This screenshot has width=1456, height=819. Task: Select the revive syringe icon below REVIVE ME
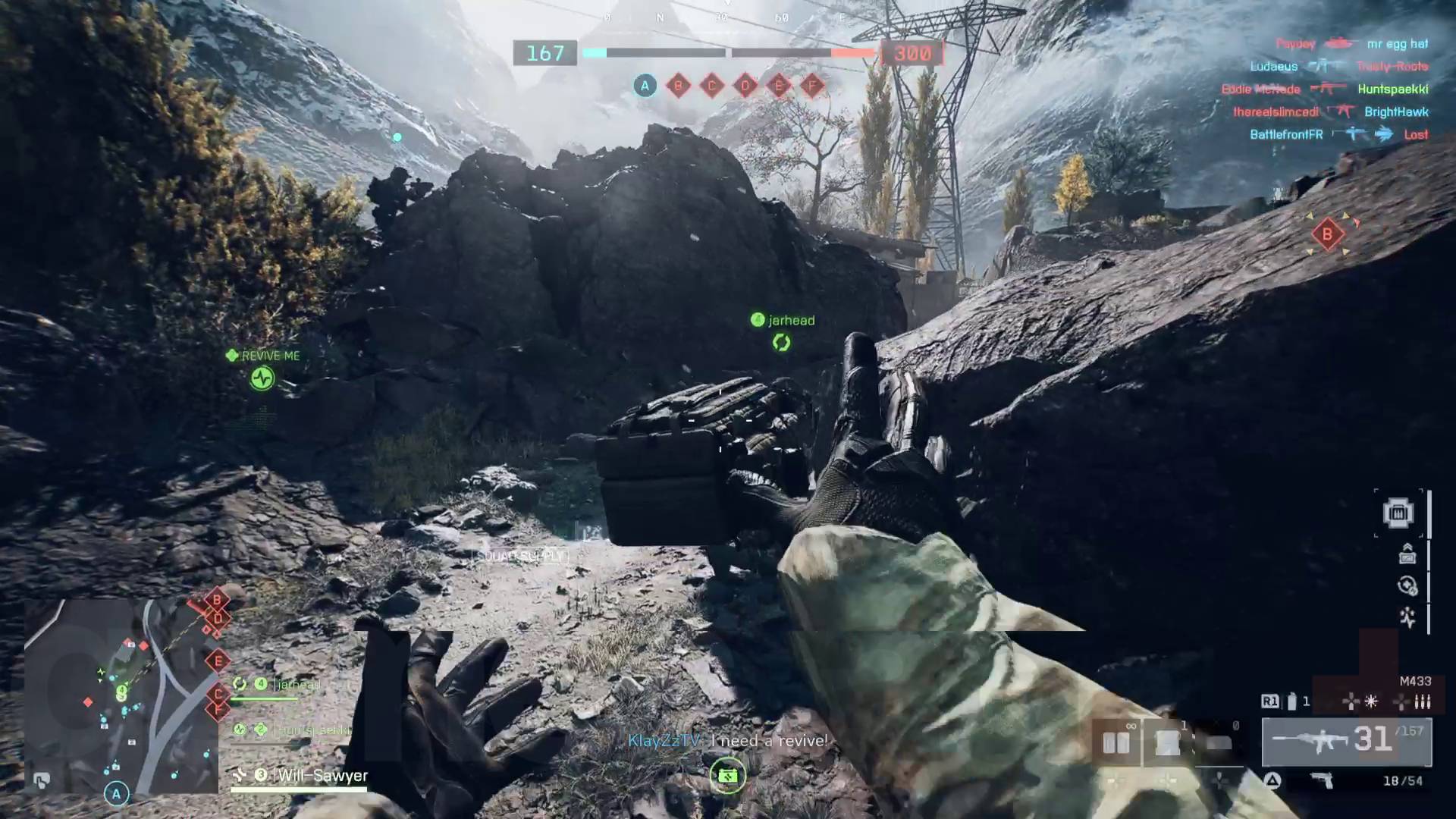pos(261,379)
